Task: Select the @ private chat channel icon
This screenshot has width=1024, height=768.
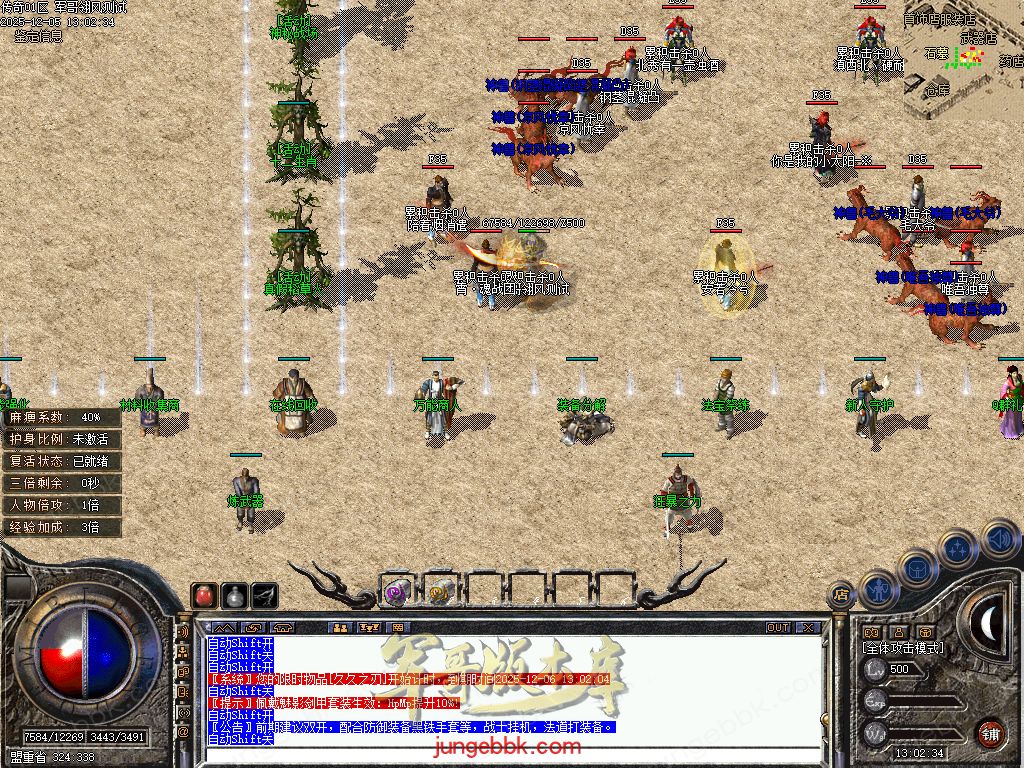Action: [183, 731]
